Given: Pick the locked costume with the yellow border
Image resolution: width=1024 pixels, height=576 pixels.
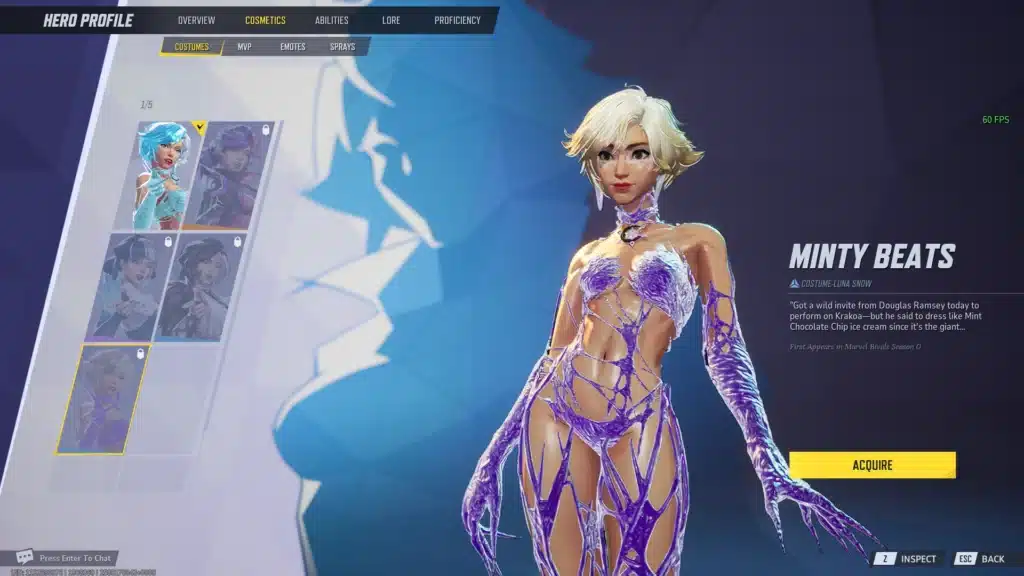Looking at the screenshot, I should point(103,398).
